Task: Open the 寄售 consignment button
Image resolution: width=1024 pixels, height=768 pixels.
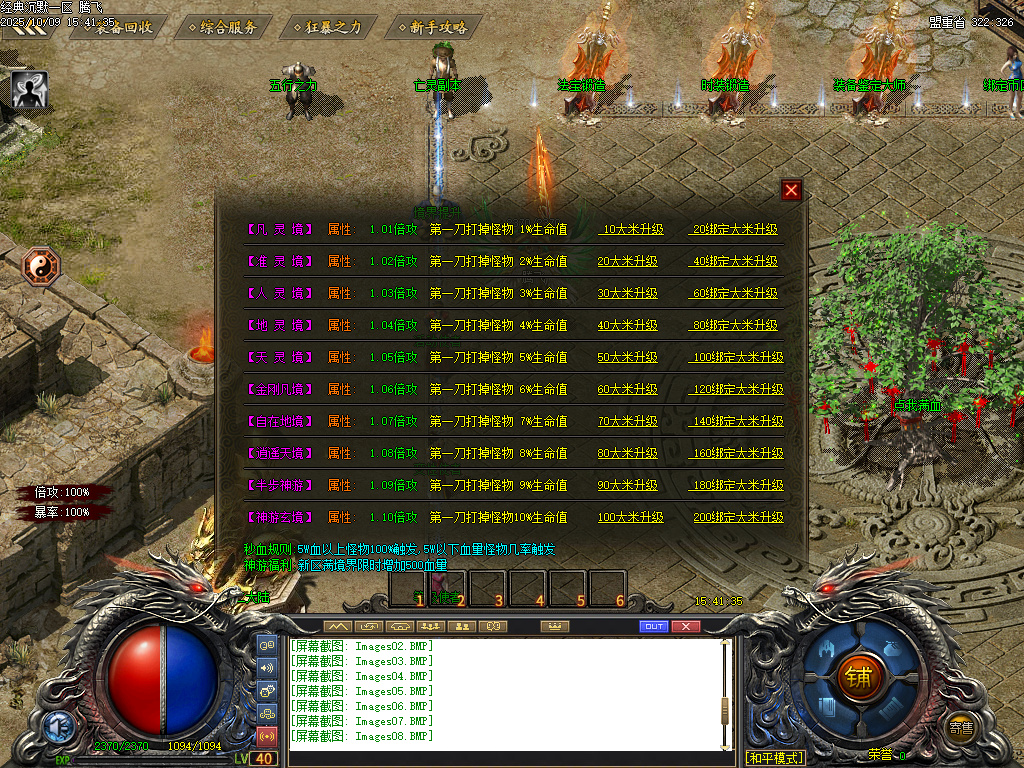Action: [x=961, y=727]
